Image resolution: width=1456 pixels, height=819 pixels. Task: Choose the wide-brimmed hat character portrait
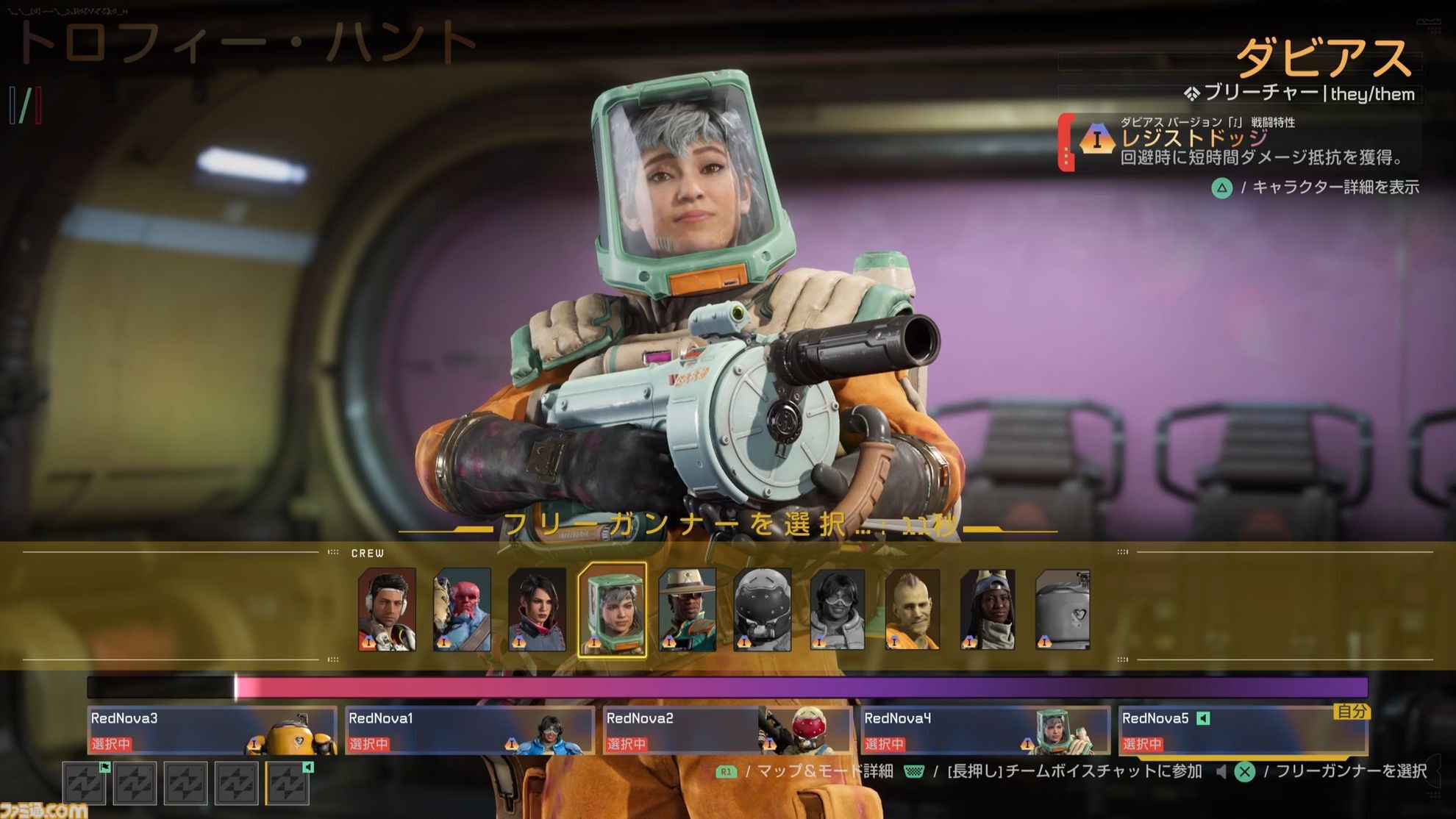tap(688, 609)
